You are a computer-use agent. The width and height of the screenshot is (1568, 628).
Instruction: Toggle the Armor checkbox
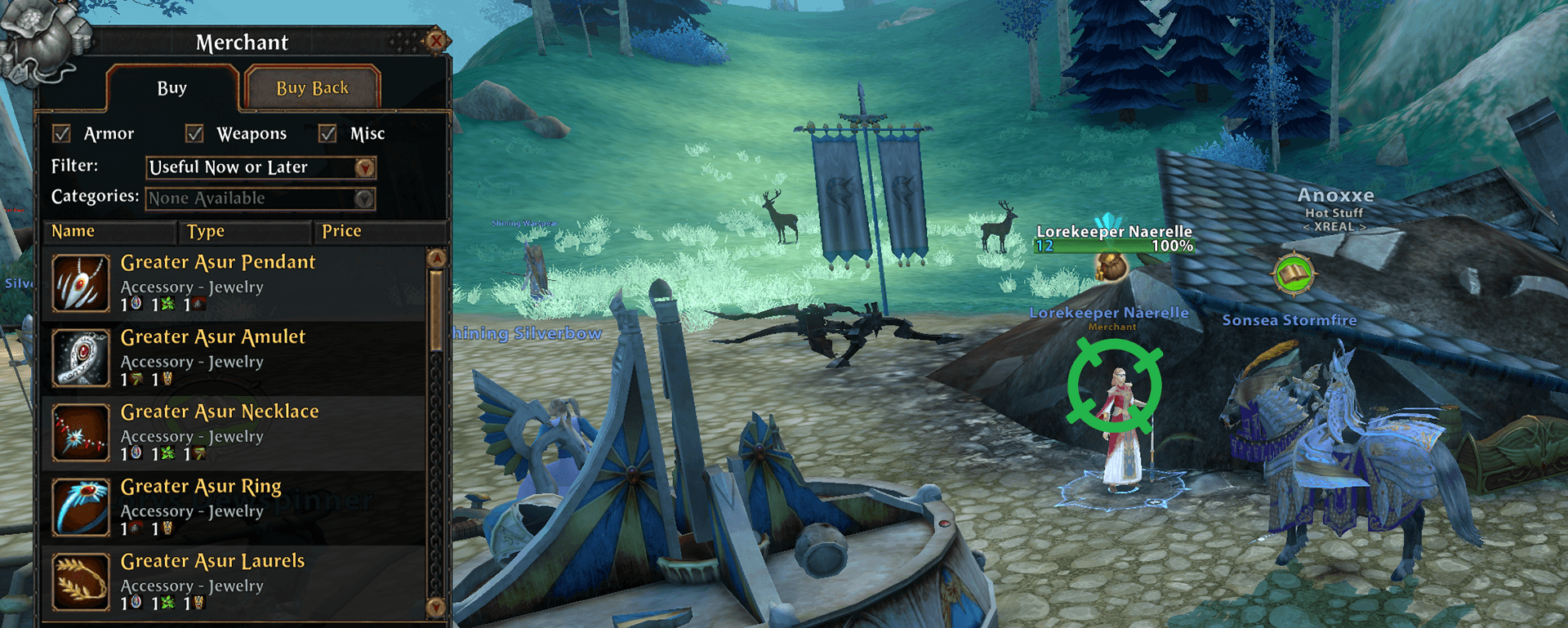coord(62,133)
